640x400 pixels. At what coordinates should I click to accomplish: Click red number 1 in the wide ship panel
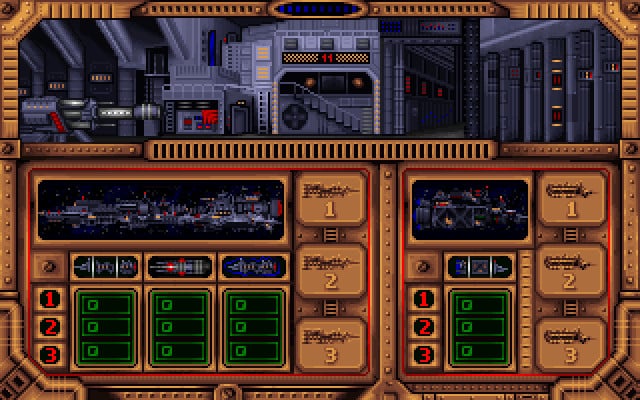pyautogui.click(x=51, y=298)
